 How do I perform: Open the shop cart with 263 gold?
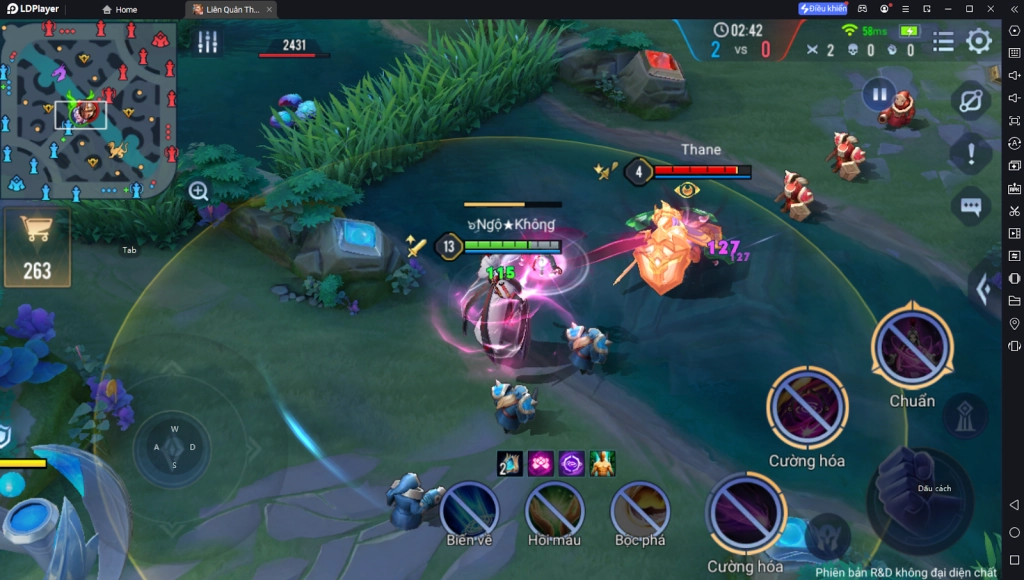(37, 247)
